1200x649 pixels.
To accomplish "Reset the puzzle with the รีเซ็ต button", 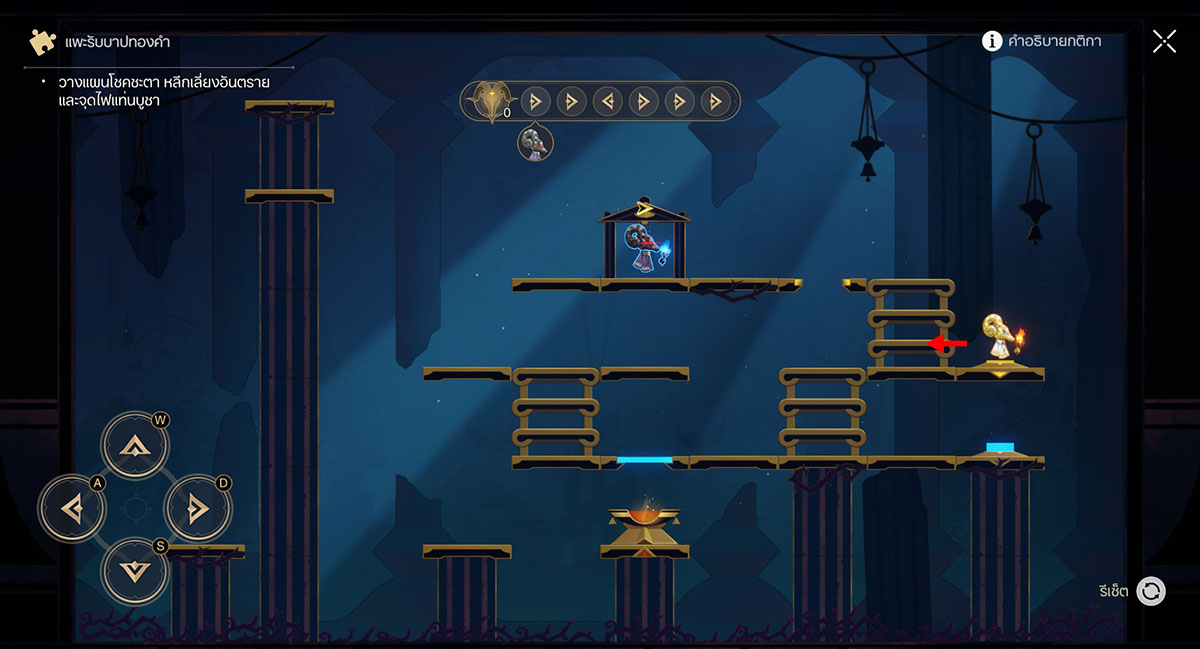I will 1150,591.
